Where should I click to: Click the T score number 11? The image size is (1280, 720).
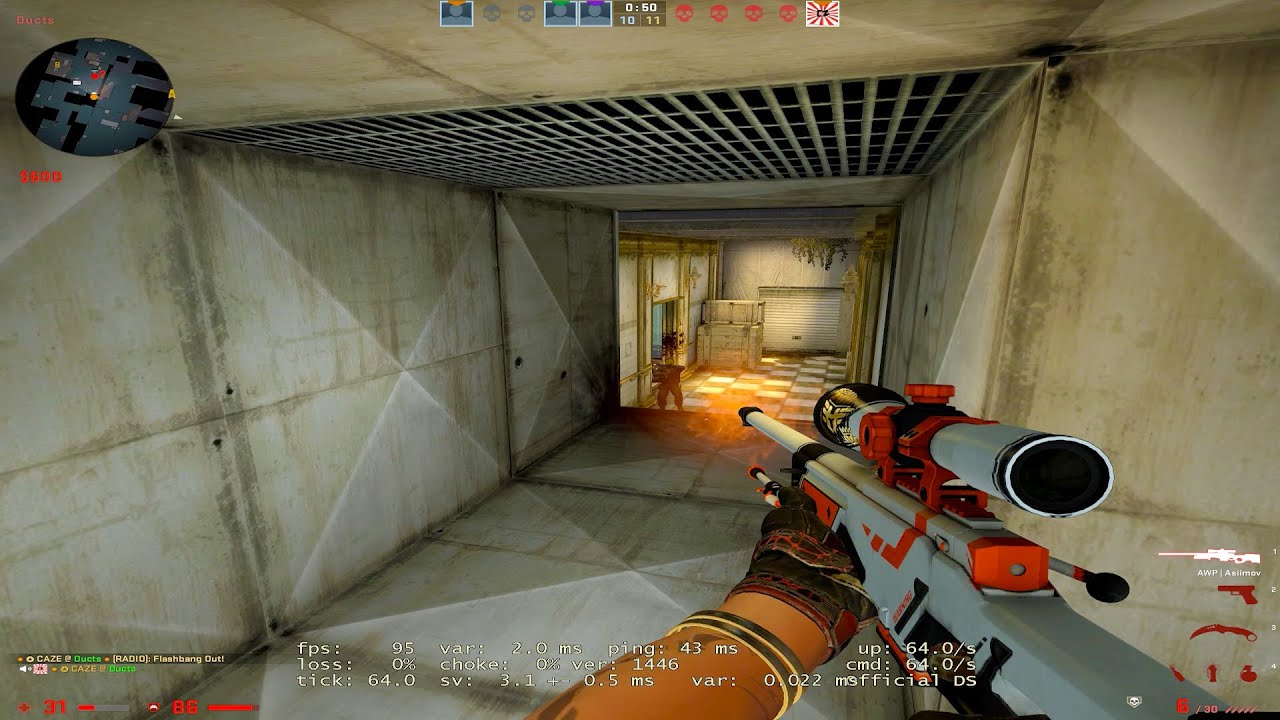[x=653, y=21]
